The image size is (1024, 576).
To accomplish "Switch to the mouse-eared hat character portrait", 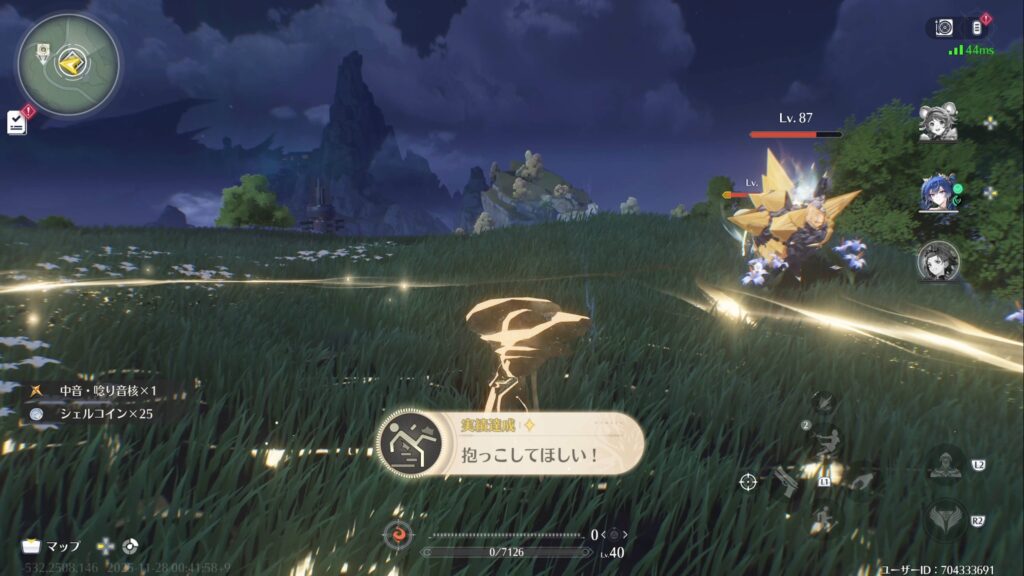I will click(x=938, y=123).
